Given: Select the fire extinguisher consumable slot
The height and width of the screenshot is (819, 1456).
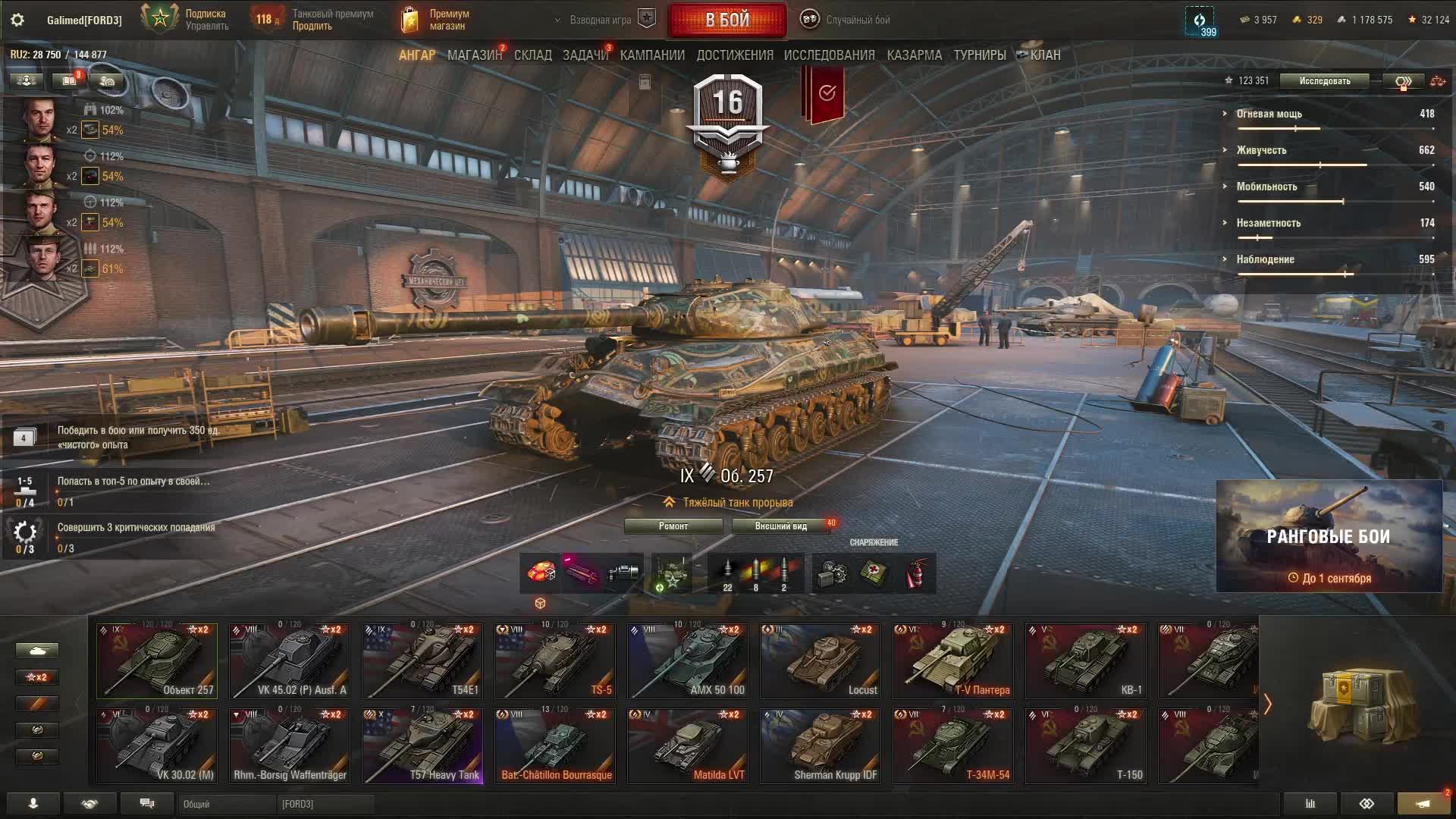Looking at the screenshot, I should 916,573.
